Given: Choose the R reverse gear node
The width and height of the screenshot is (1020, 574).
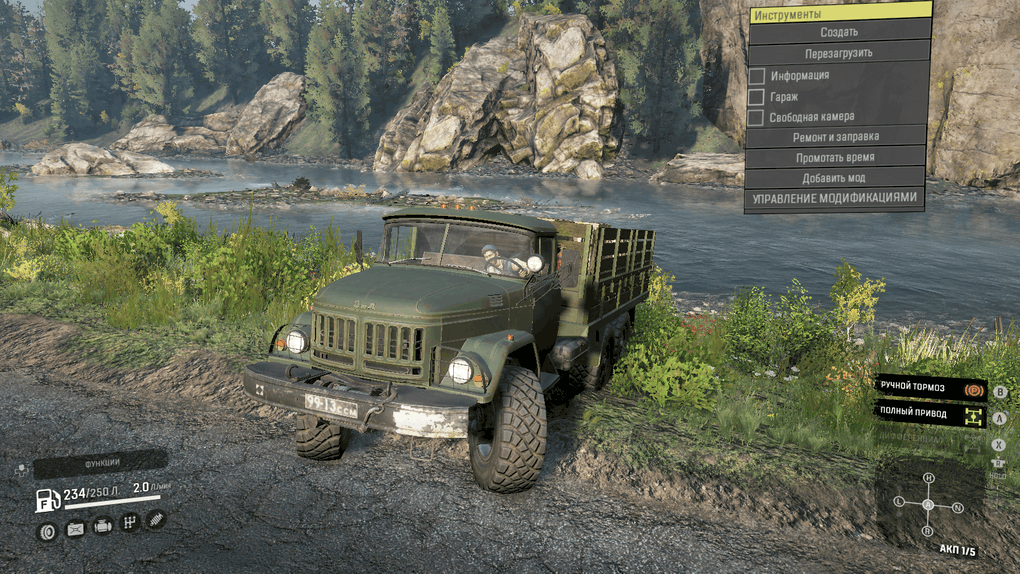Looking at the screenshot, I should tap(928, 531).
